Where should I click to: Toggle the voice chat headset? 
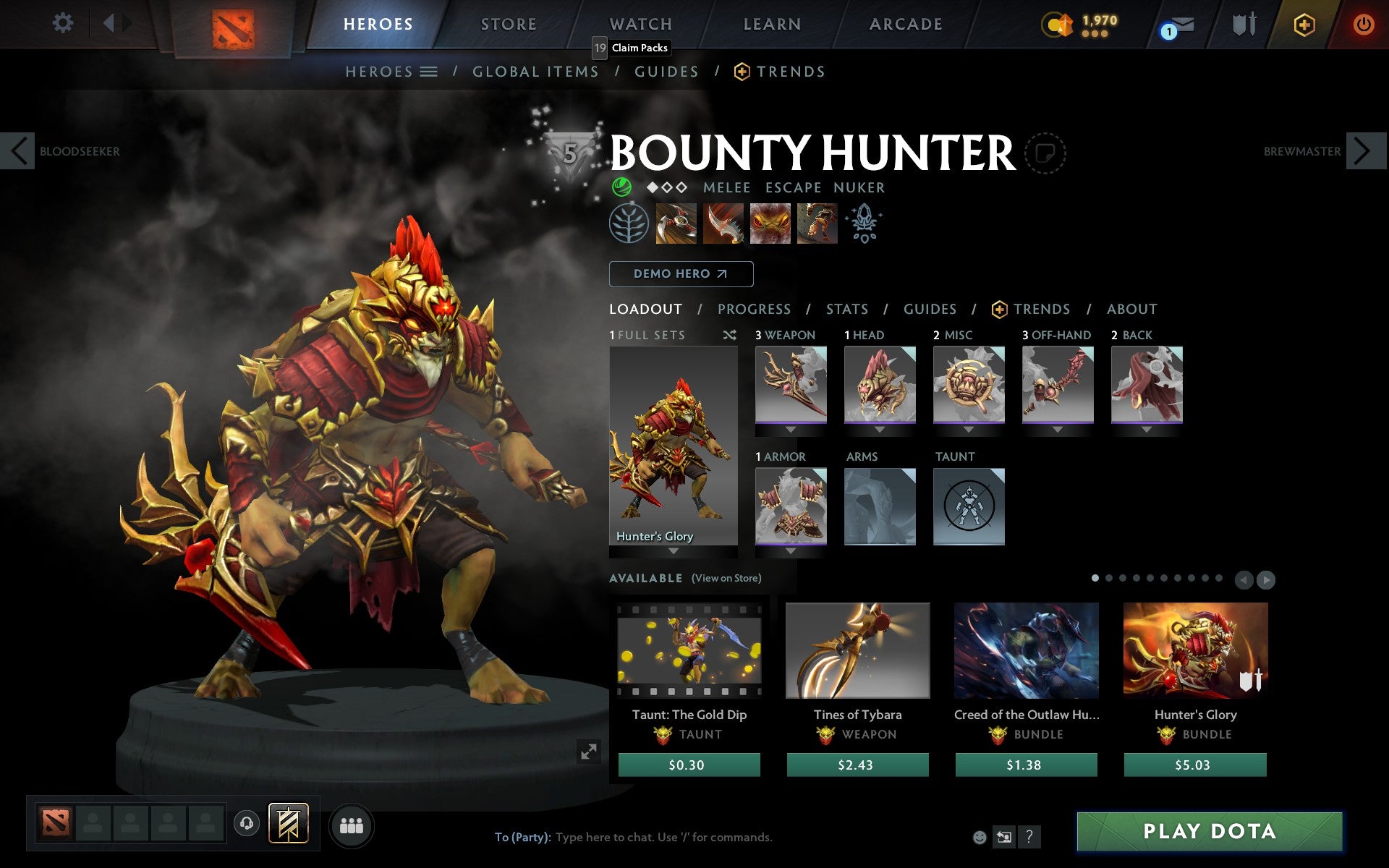pyautogui.click(x=246, y=822)
